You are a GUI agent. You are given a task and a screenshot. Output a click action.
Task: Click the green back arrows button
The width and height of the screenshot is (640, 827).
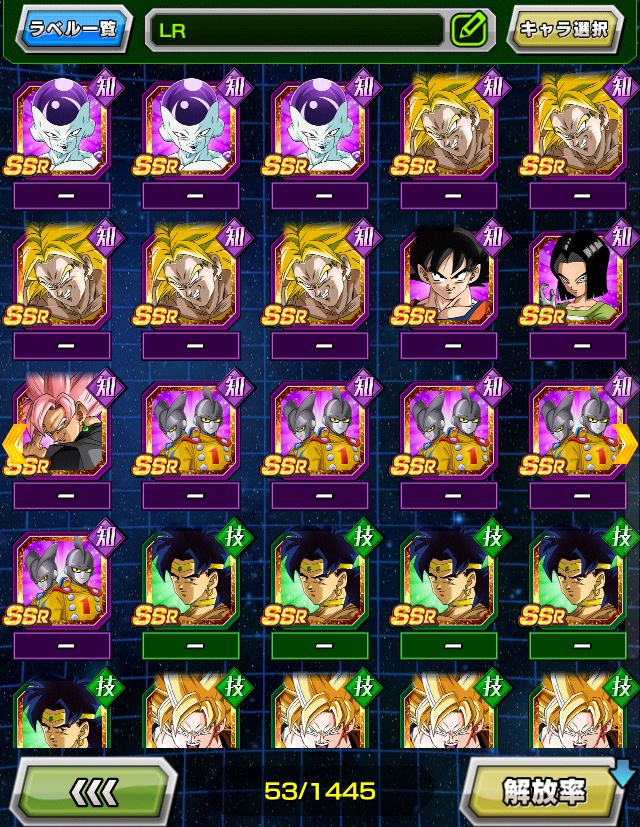pos(96,791)
